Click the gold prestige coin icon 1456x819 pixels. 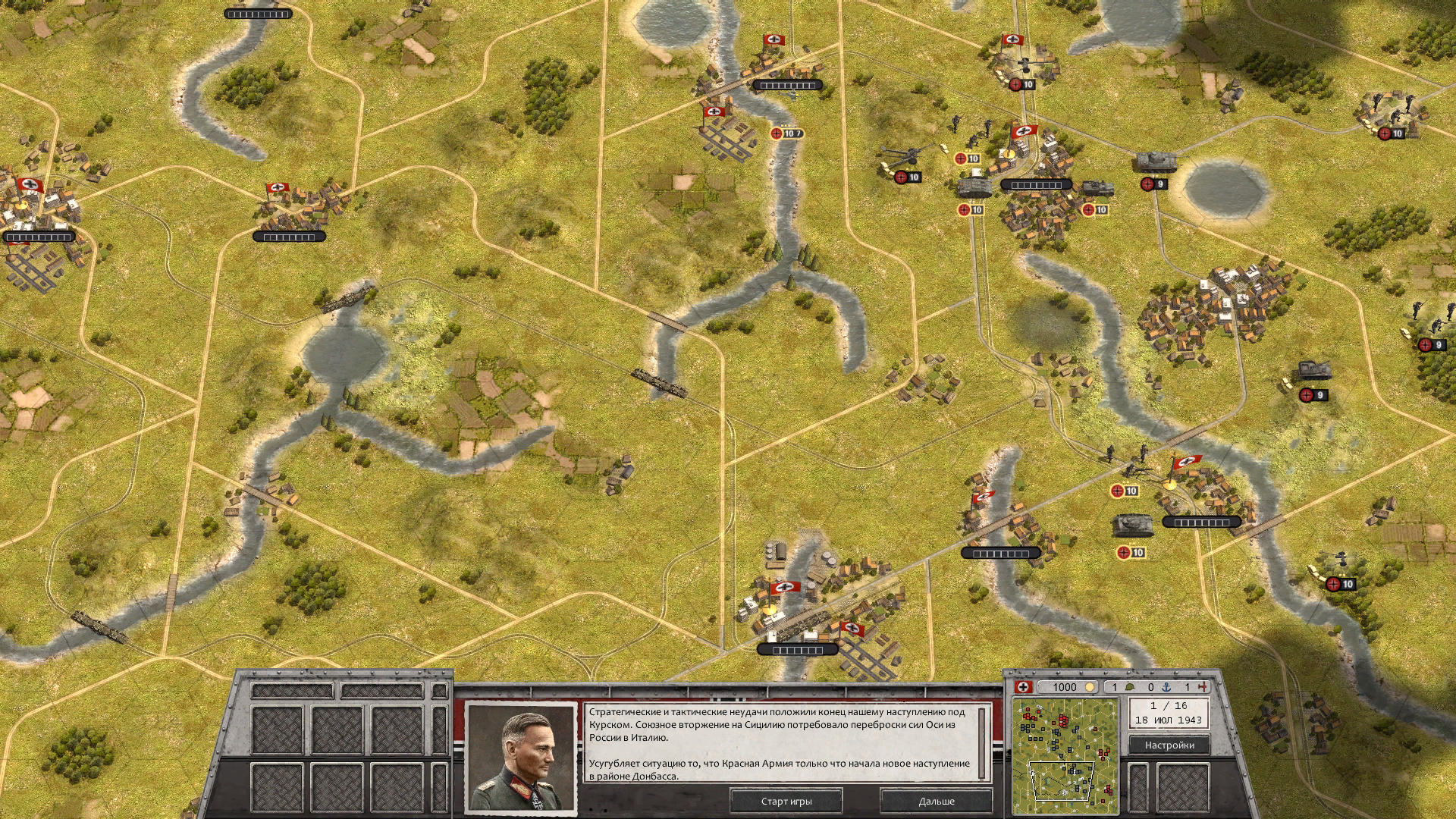[1090, 686]
